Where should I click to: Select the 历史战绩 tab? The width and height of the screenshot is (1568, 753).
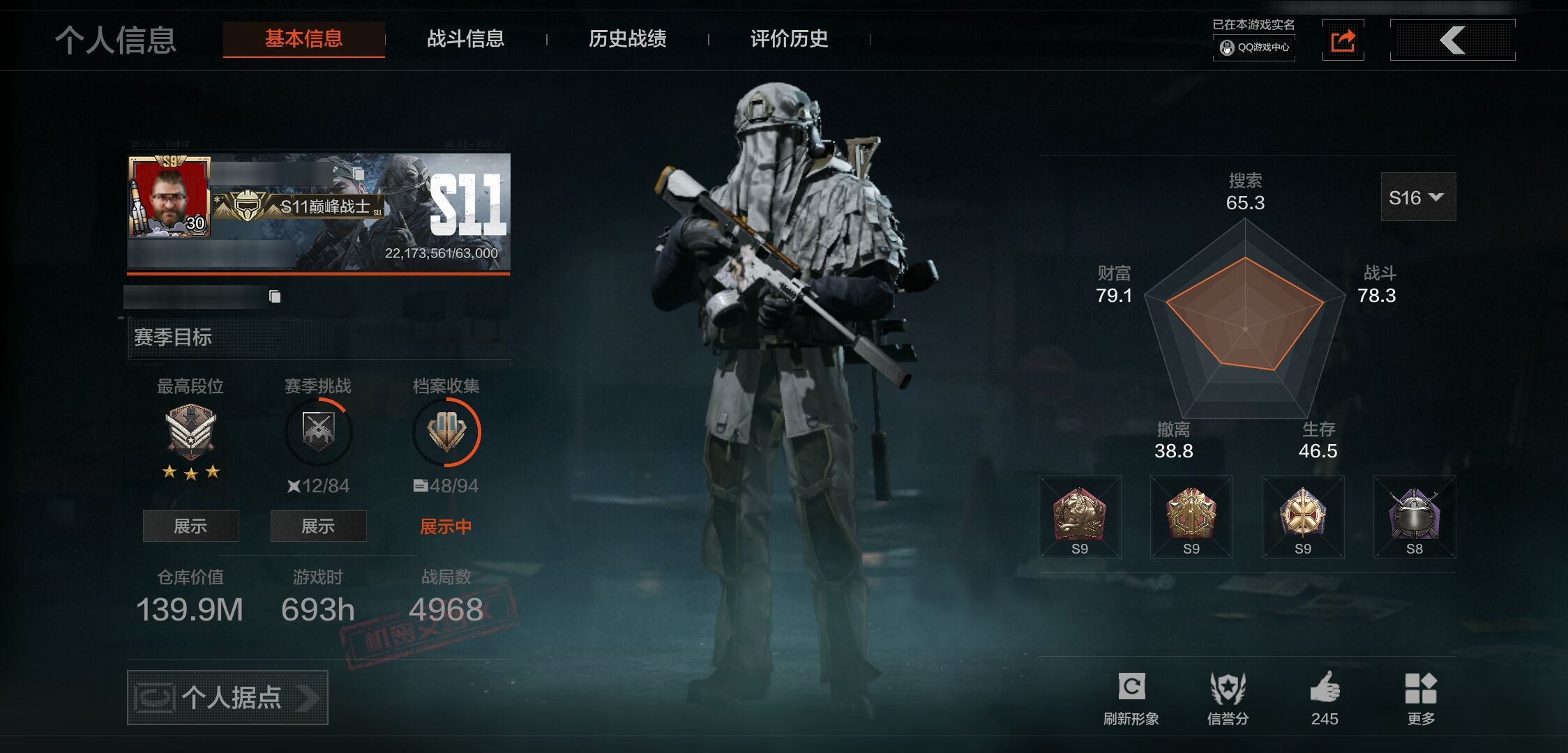coord(627,39)
